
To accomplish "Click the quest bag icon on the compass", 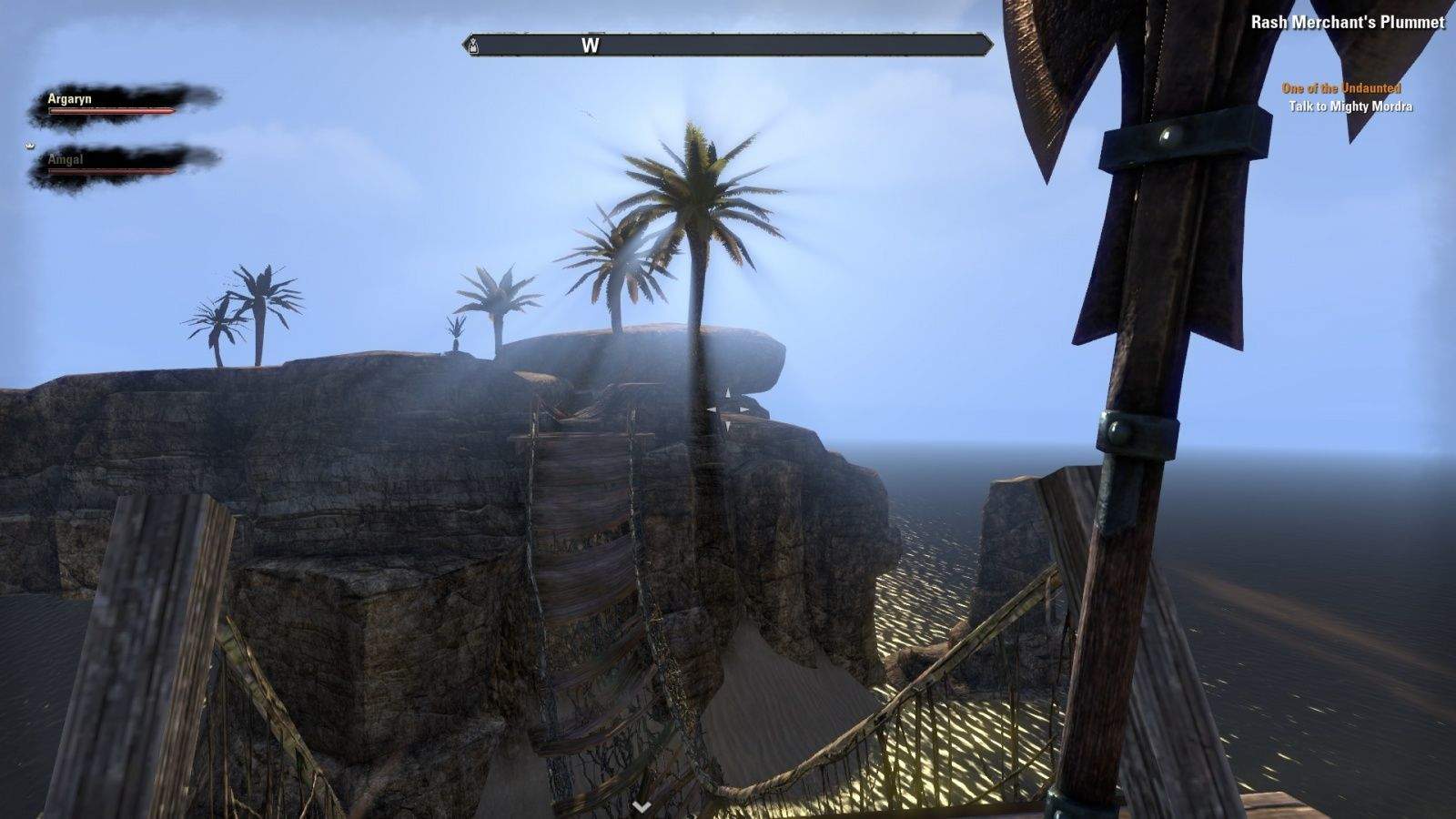I will 473,45.
